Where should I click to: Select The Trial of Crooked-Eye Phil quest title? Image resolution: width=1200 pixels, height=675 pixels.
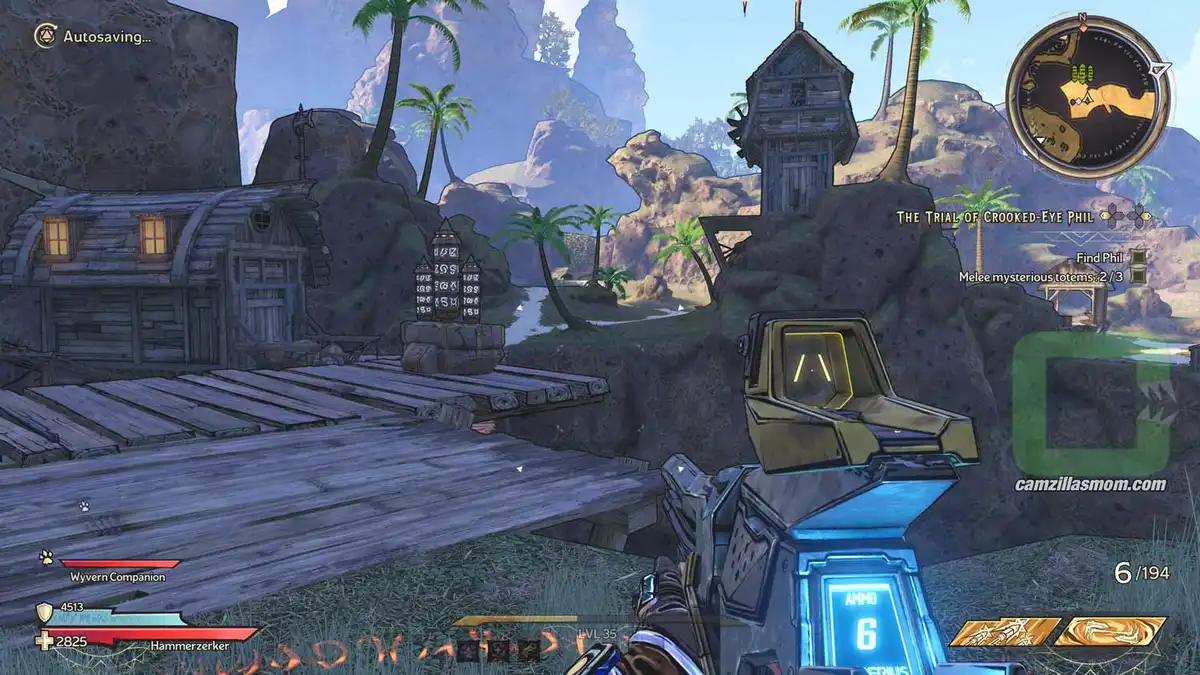996,217
